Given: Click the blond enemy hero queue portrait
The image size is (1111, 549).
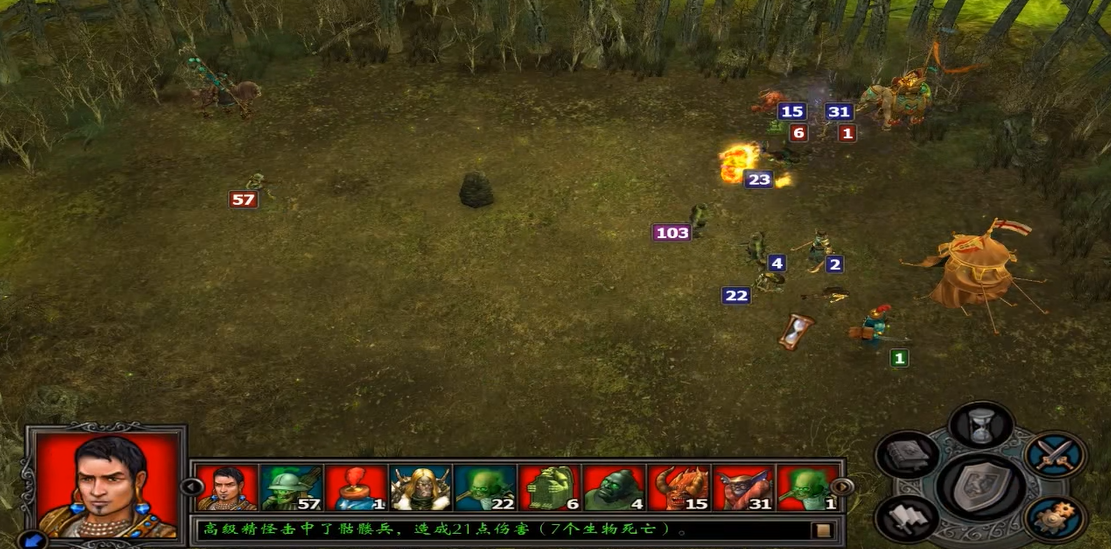Looking at the screenshot, I should pos(420,488).
